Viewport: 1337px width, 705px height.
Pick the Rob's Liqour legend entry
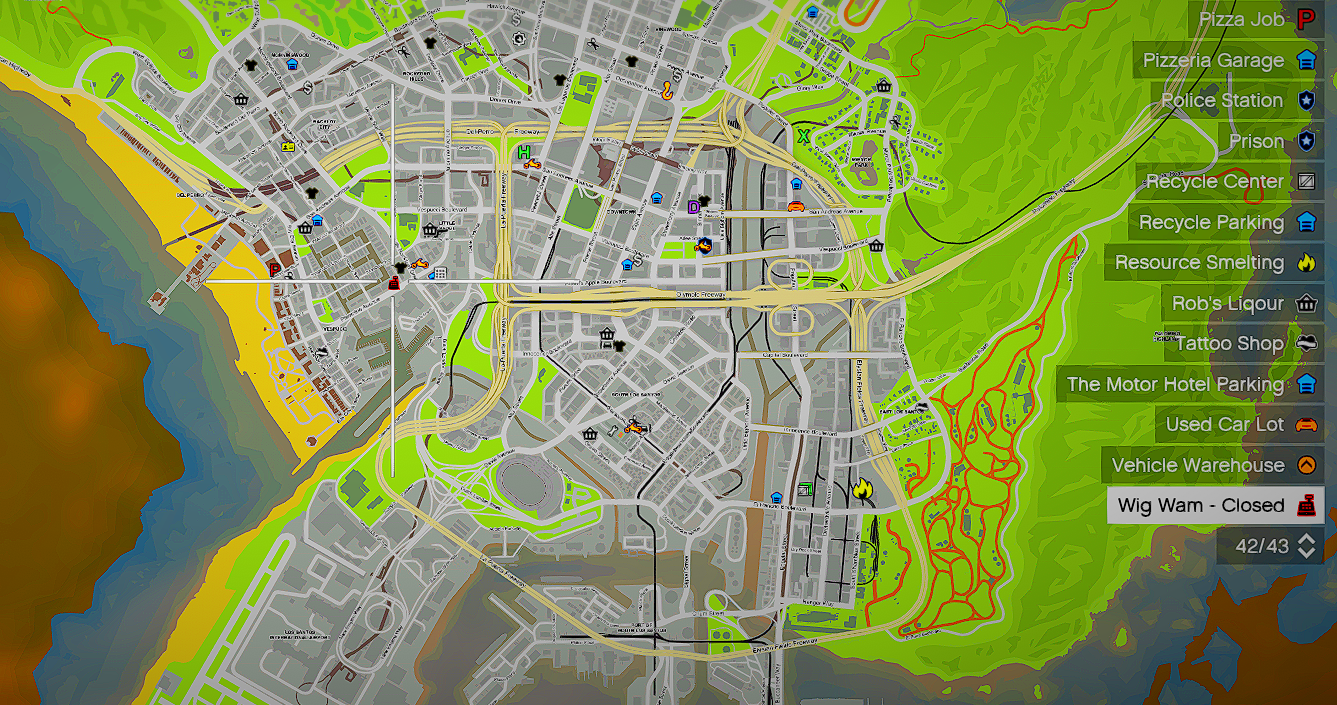1241,303
